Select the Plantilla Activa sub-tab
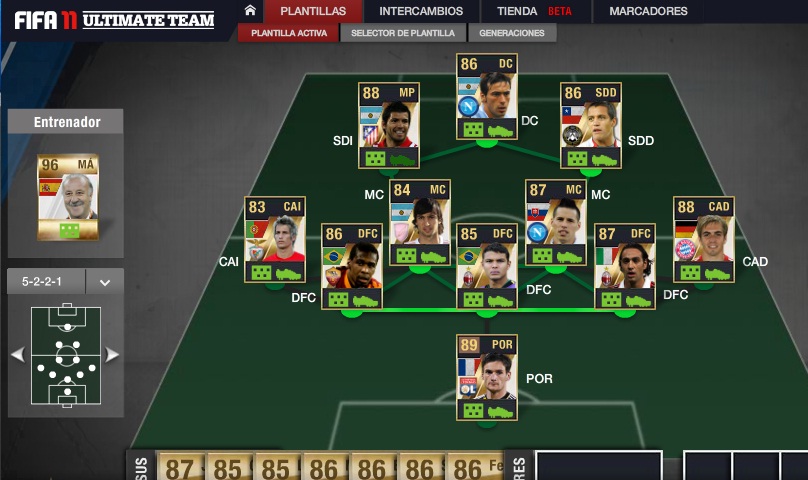Image resolution: width=808 pixels, height=480 pixels. [288, 33]
